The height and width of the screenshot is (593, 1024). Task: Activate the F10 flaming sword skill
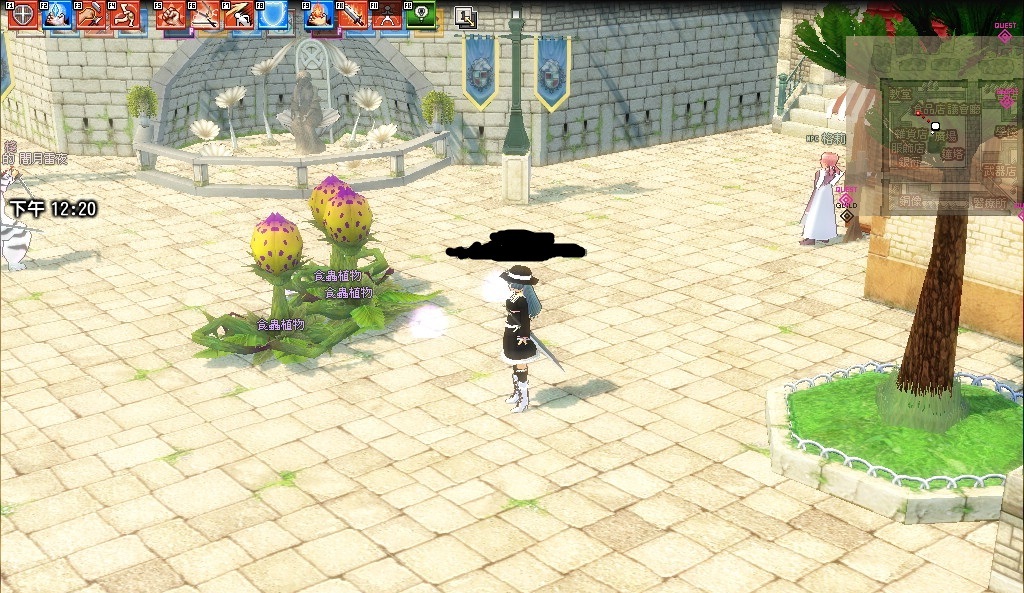[x=353, y=16]
